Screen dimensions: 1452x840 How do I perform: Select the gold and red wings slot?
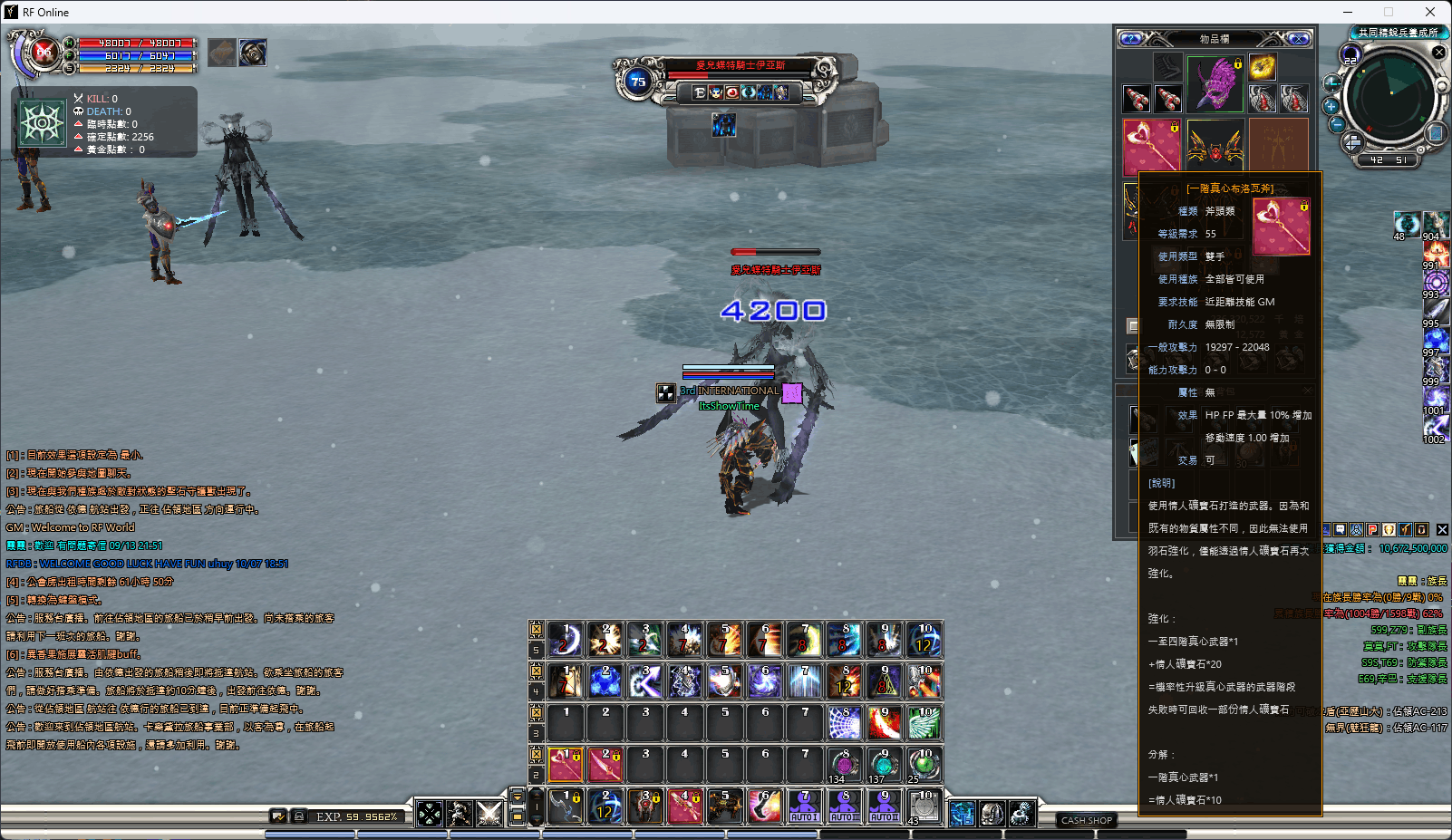[x=1215, y=145]
